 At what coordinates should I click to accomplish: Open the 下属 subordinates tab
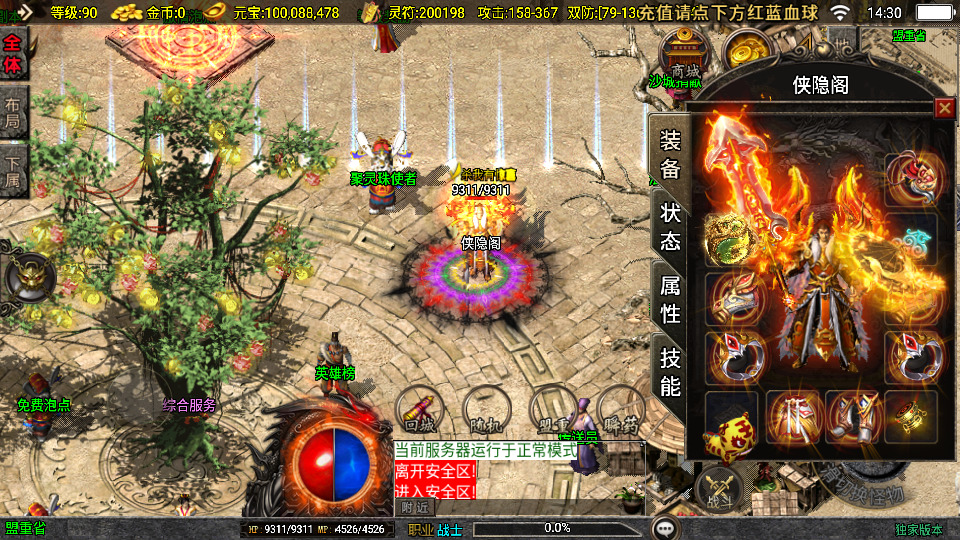tap(13, 170)
